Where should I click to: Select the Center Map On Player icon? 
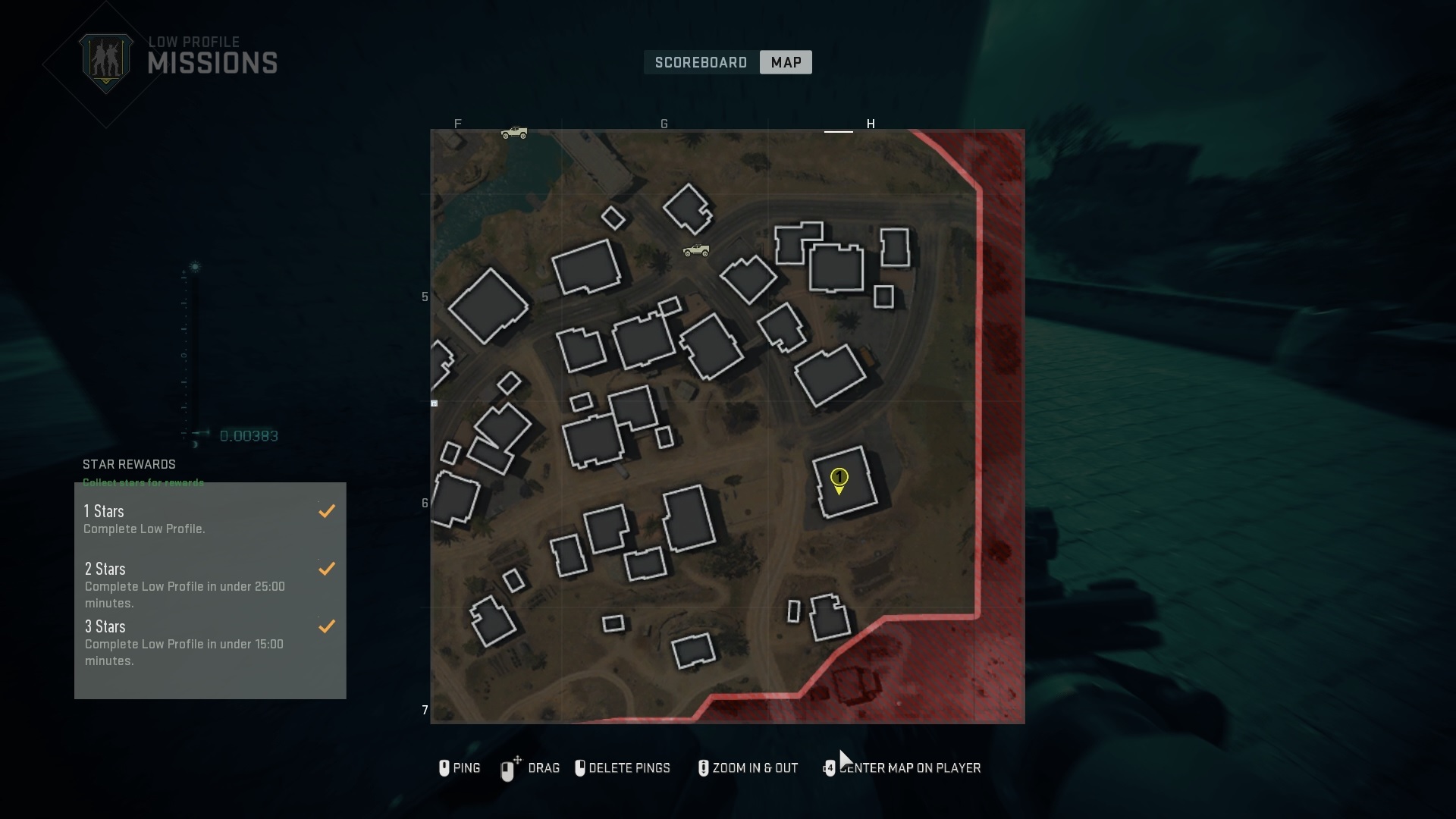coord(829,768)
